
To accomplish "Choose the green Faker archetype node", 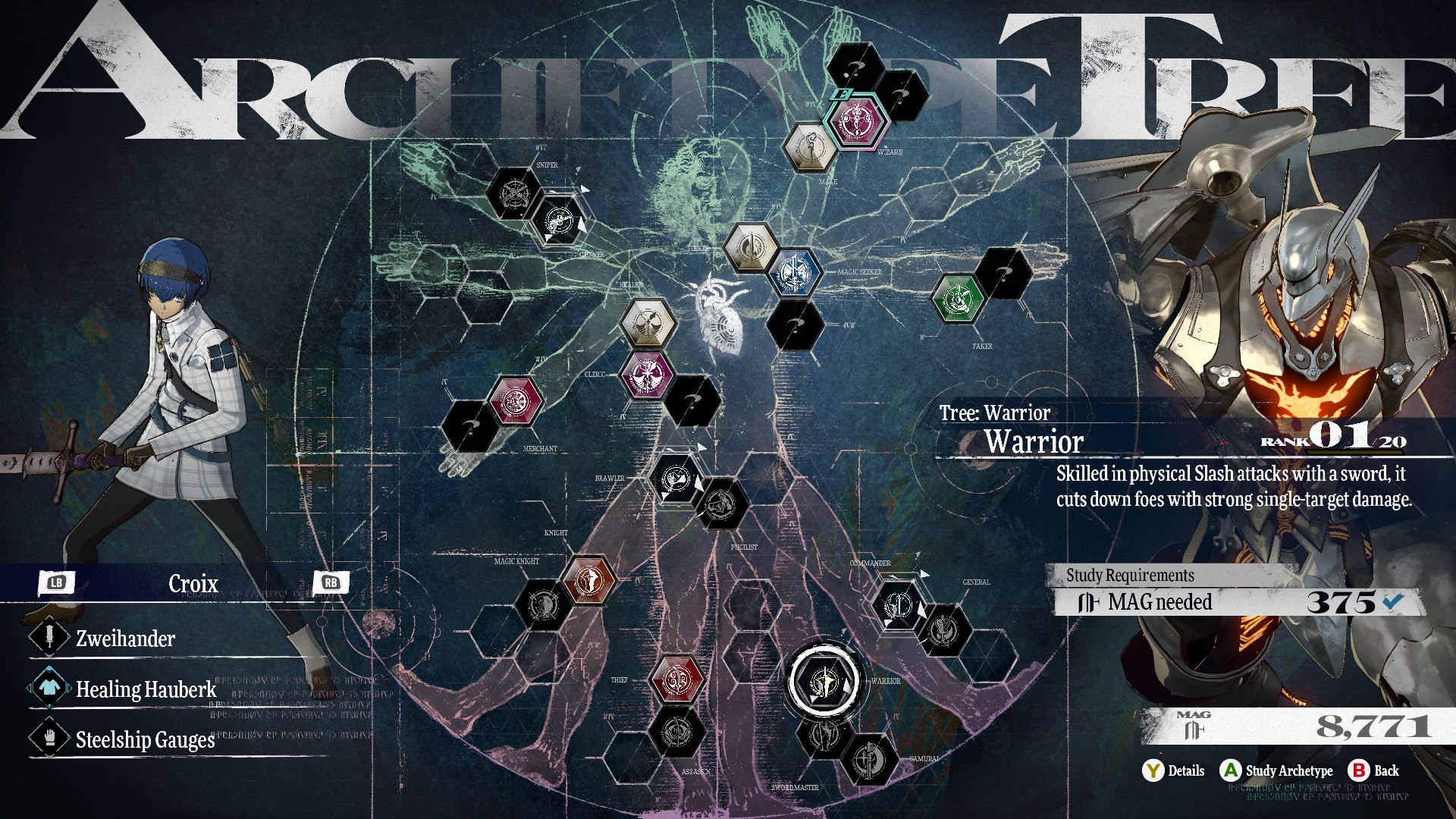I will [x=959, y=297].
